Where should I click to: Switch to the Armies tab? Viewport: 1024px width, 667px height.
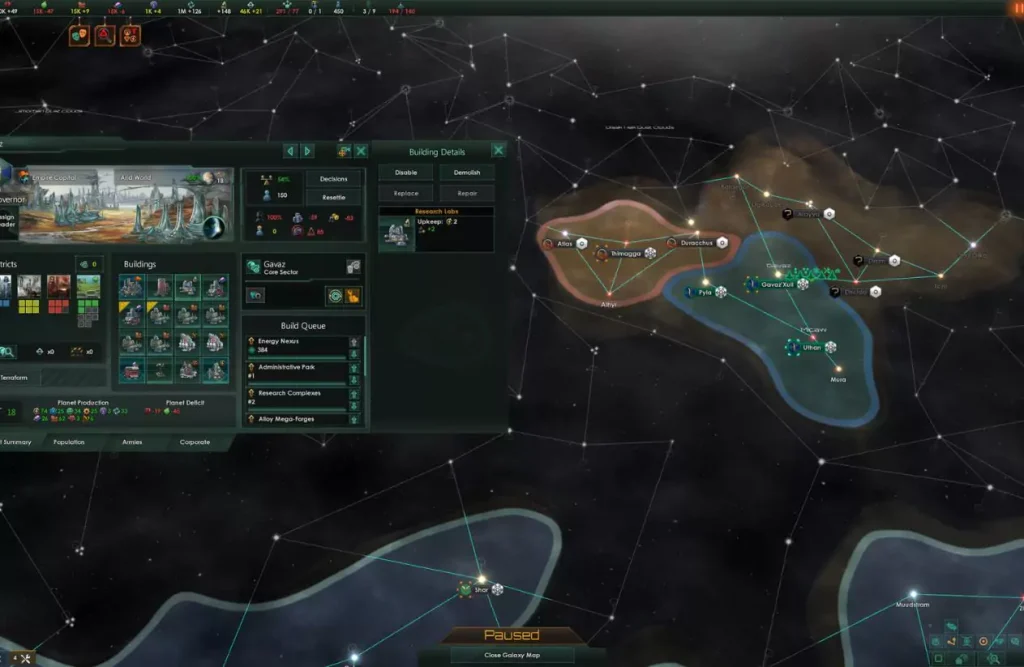click(132, 441)
